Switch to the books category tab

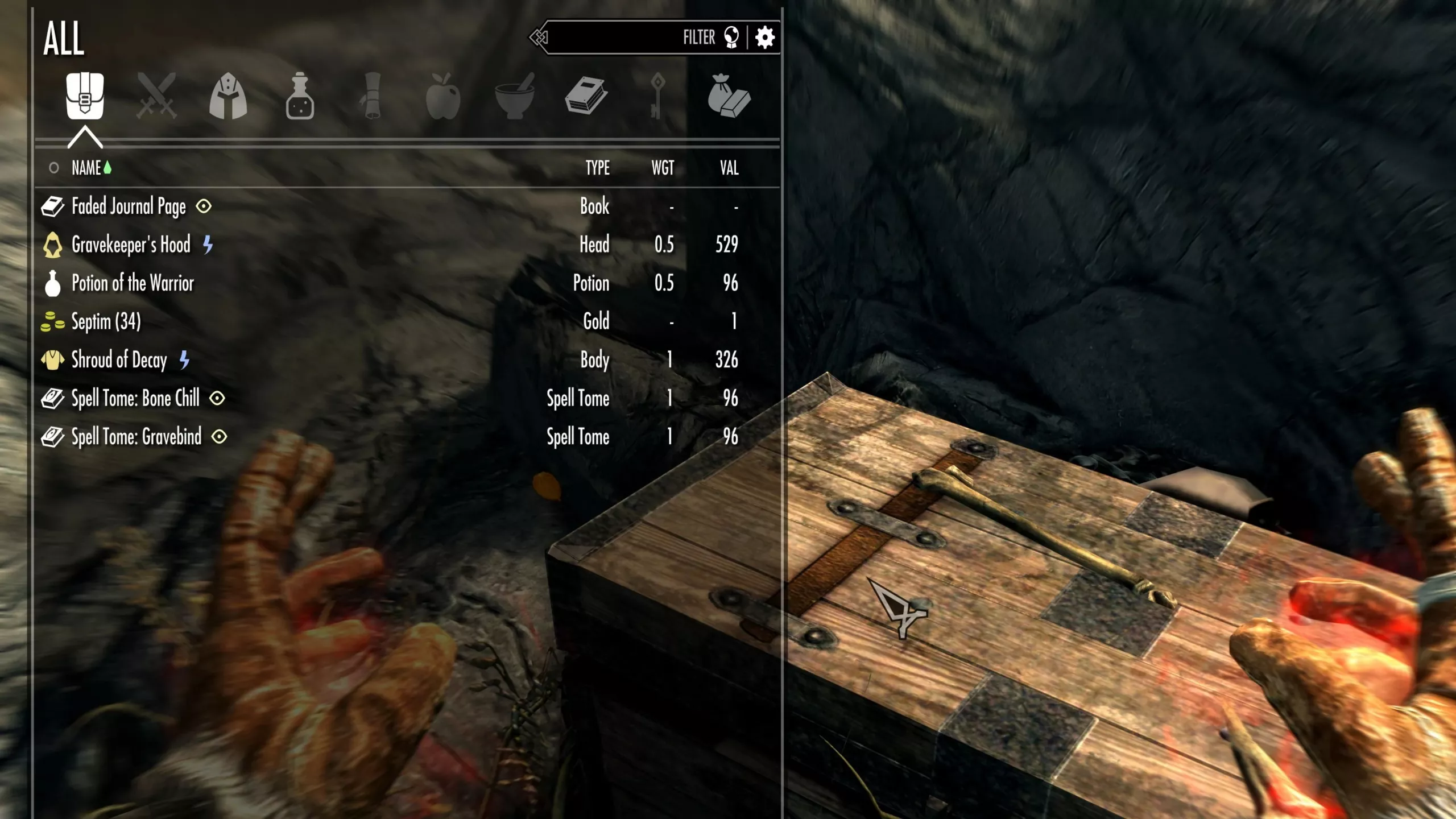586,96
